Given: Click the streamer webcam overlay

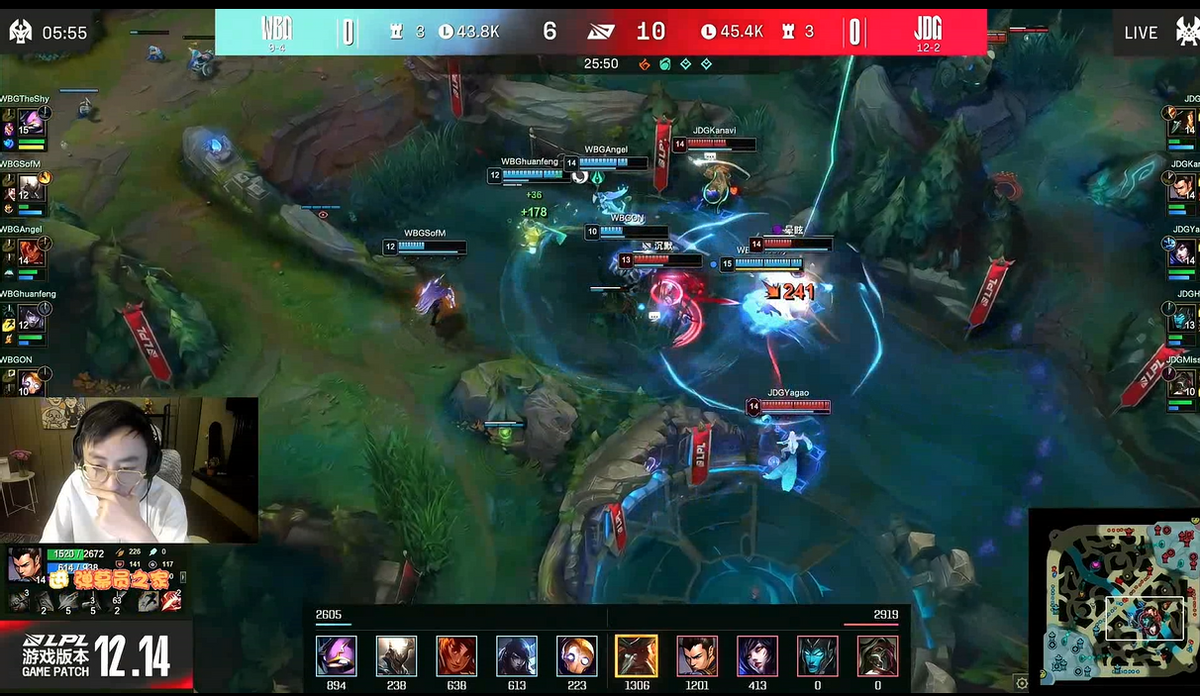Looking at the screenshot, I should [129, 470].
